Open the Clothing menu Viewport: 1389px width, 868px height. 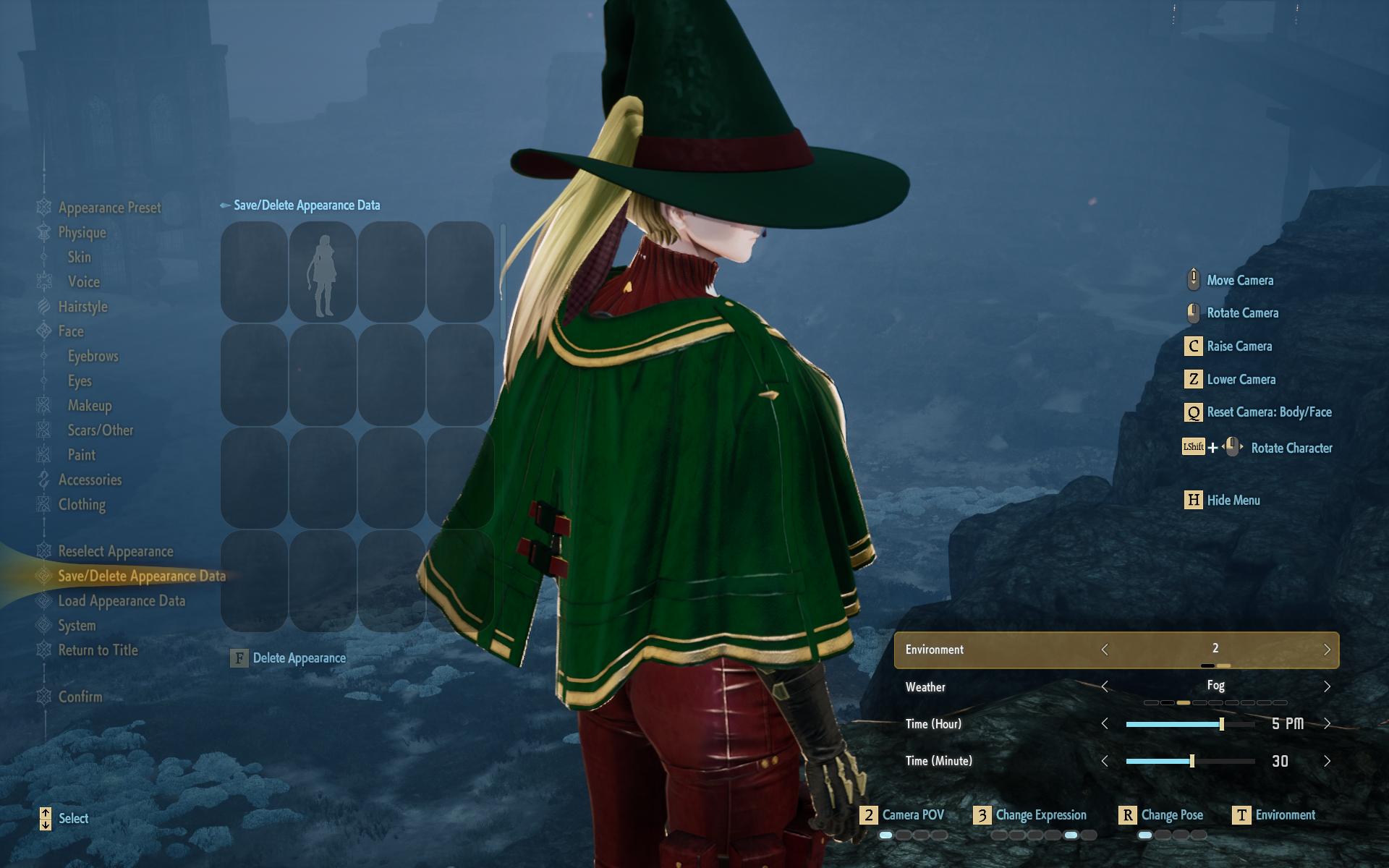[x=82, y=504]
